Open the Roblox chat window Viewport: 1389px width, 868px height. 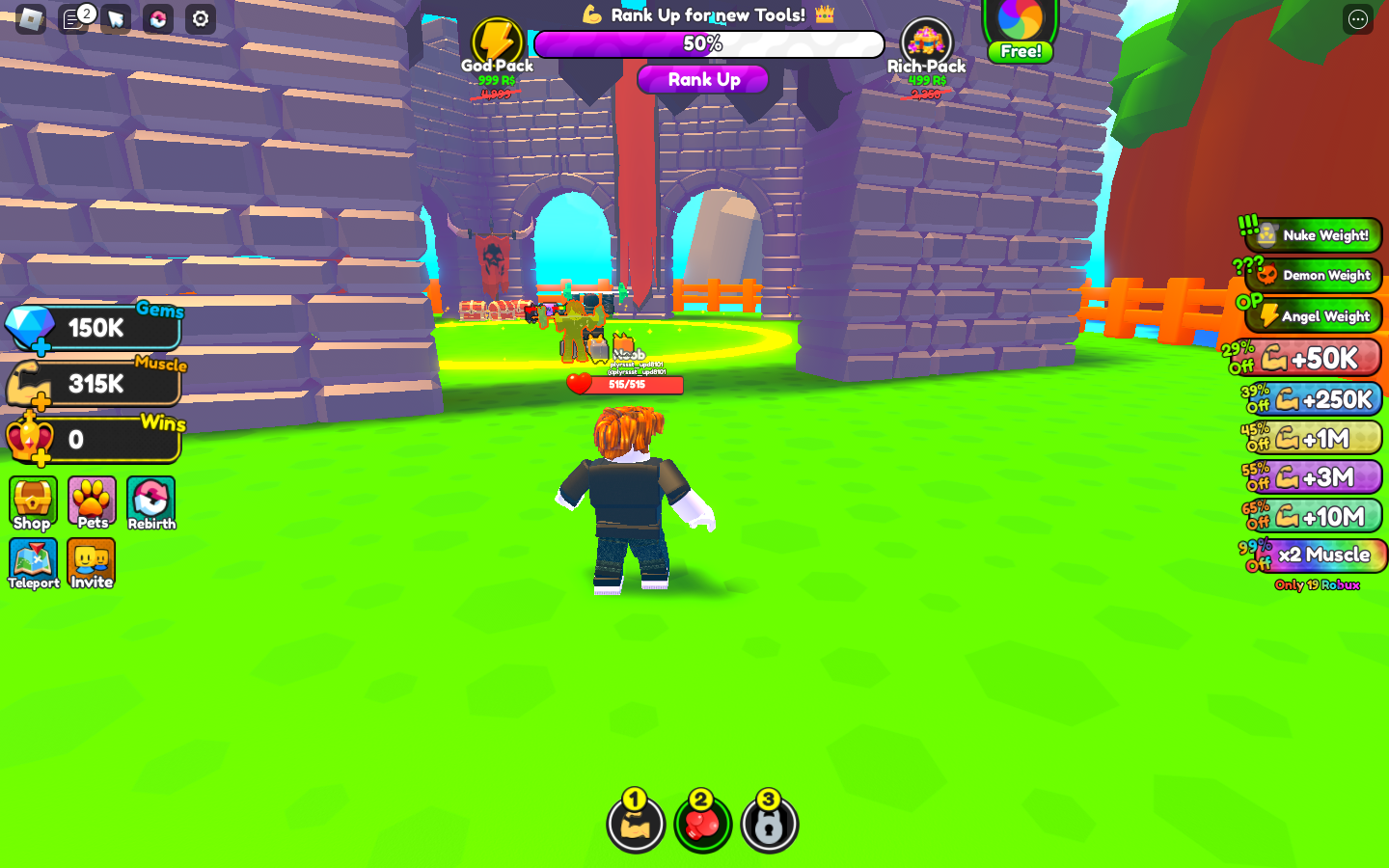pos(74,18)
